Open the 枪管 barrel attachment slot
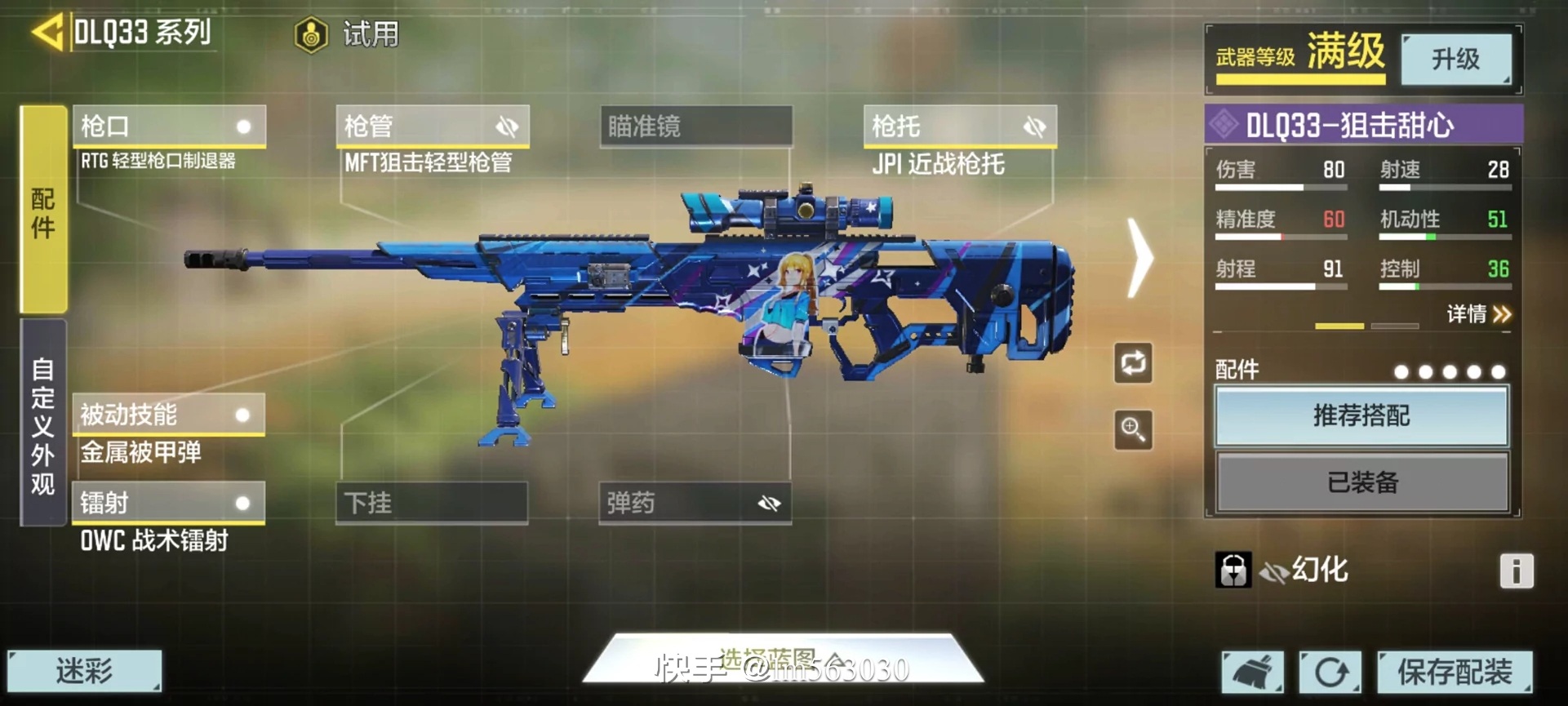Image resolution: width=1568 pixels, height=706 pixels. click(x=433, y=127)
